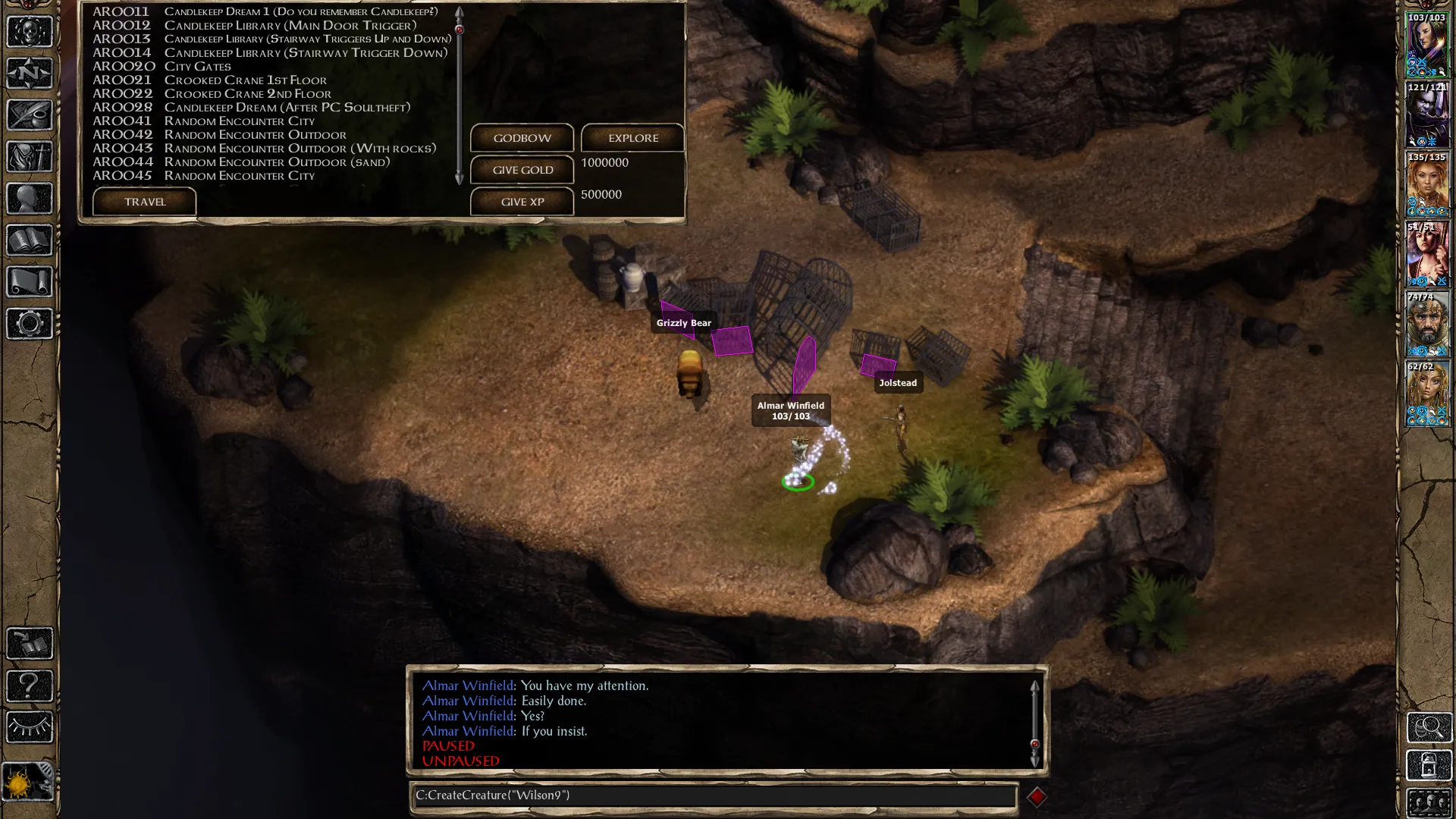Select the bearded dwarf party portrait
Viewport: 1456px width, 819px height.
tap(1427, 324)
